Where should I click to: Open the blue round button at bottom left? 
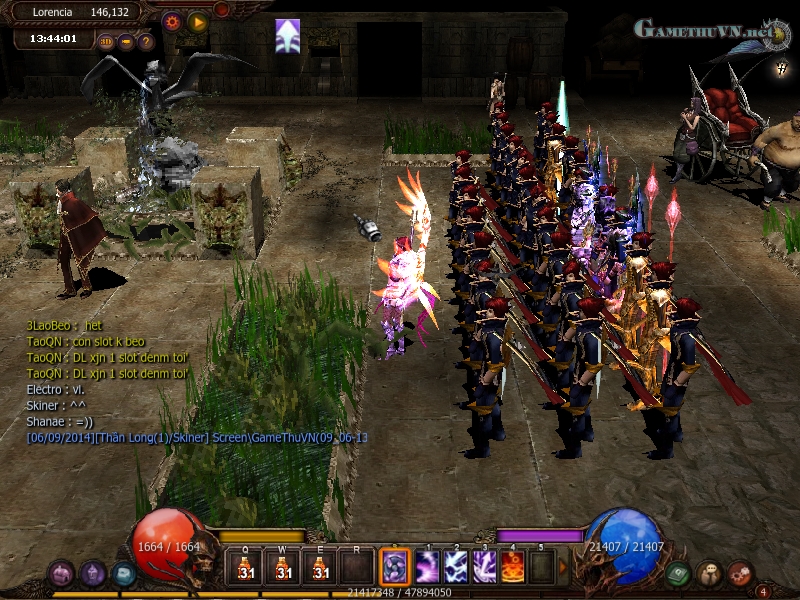click(x=123, y=574)
